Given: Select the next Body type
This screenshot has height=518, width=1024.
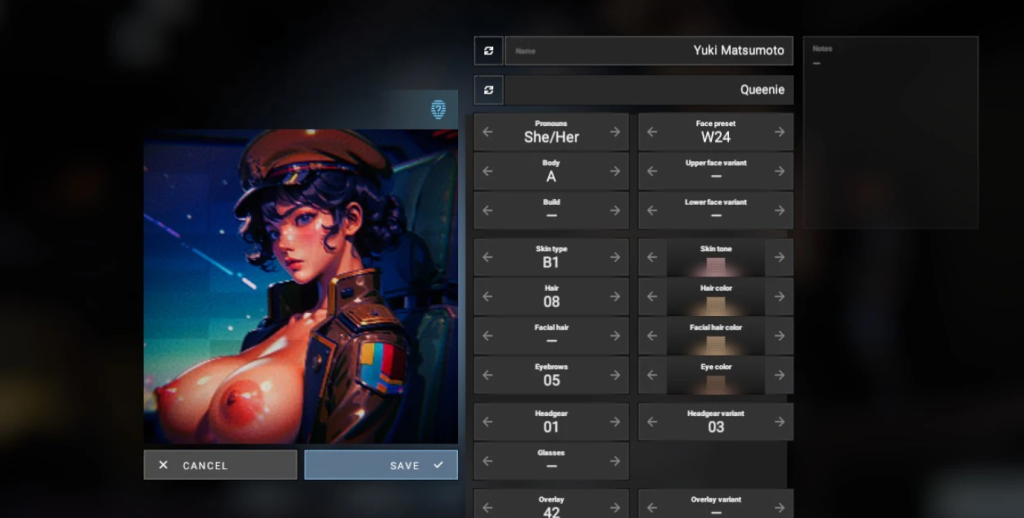Looking at the screenshot, I should 615,171.
